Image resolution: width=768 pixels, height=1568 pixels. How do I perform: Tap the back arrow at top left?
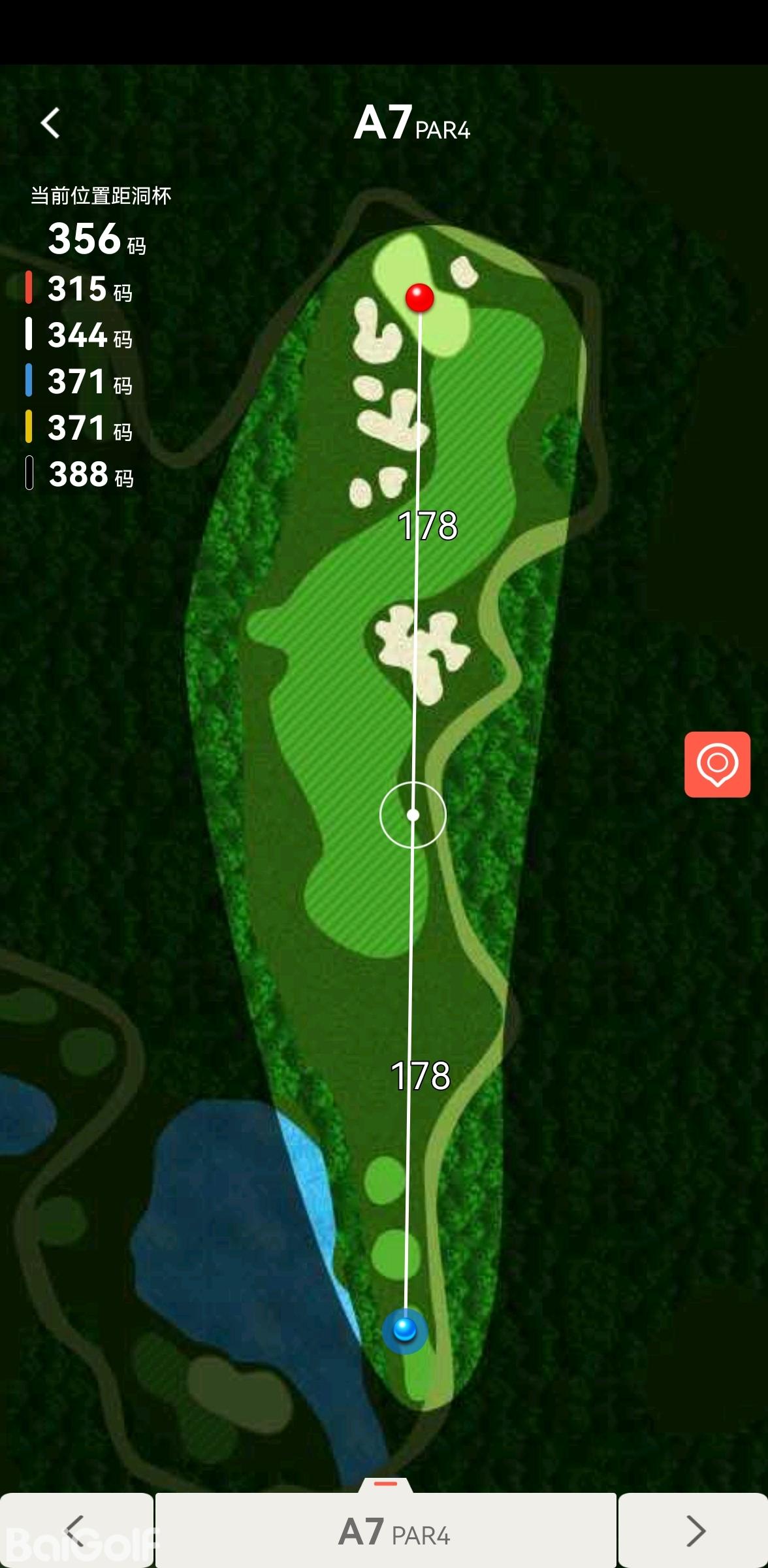pos(50,123)
